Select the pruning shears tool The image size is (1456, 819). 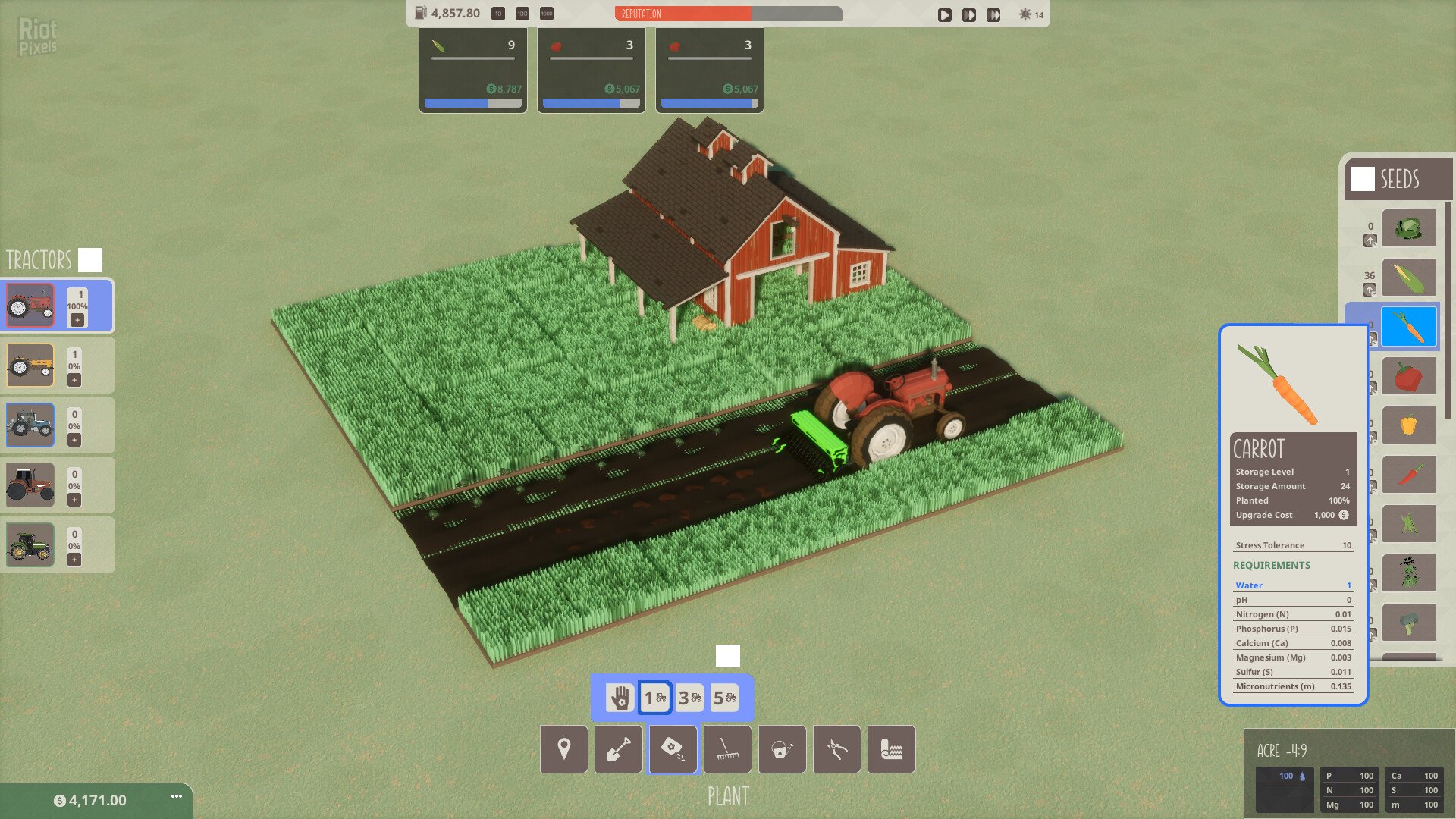click(836, 749)
